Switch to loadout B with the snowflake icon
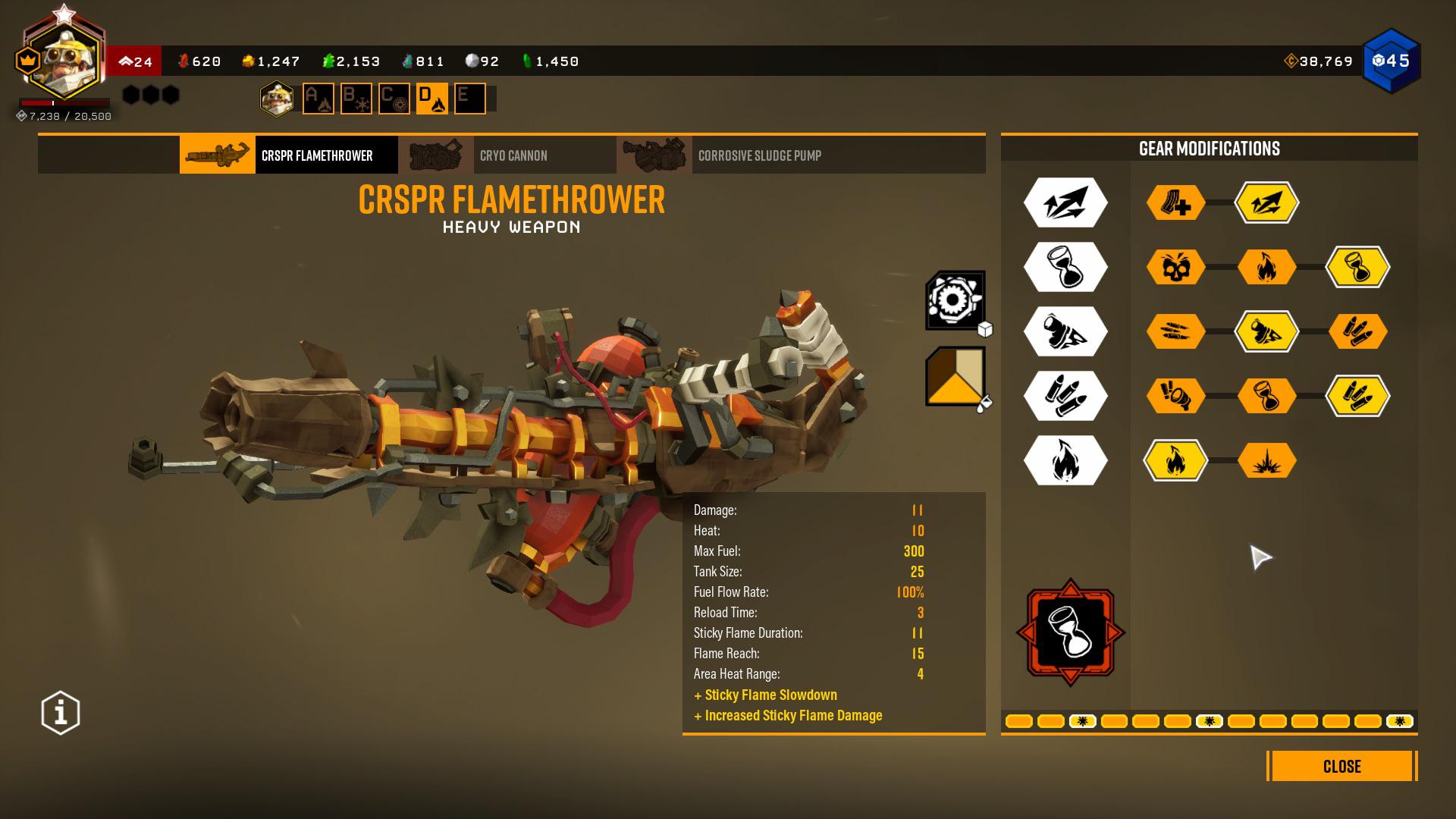Screen dimensions: 1456x819 click(x=355, y=99)
